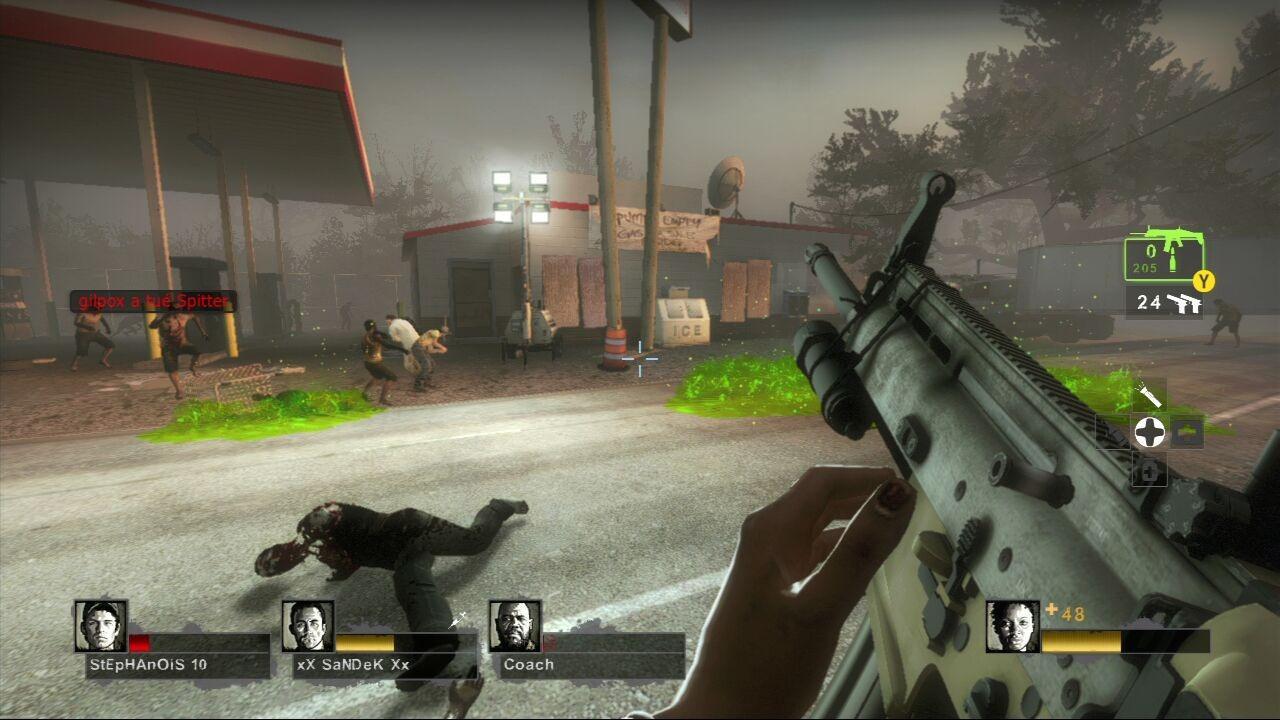
Task: Click the white health cross icon
Action: [x=1150, y=432]
